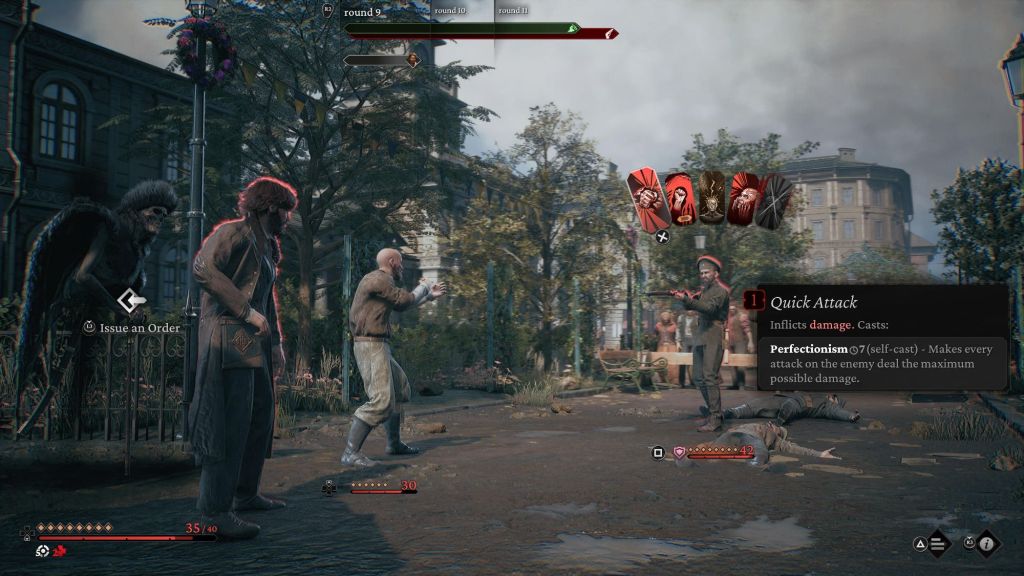Choose the black crossed-out card
Viewport: 1024px width, 576px height.
(775, 198)
